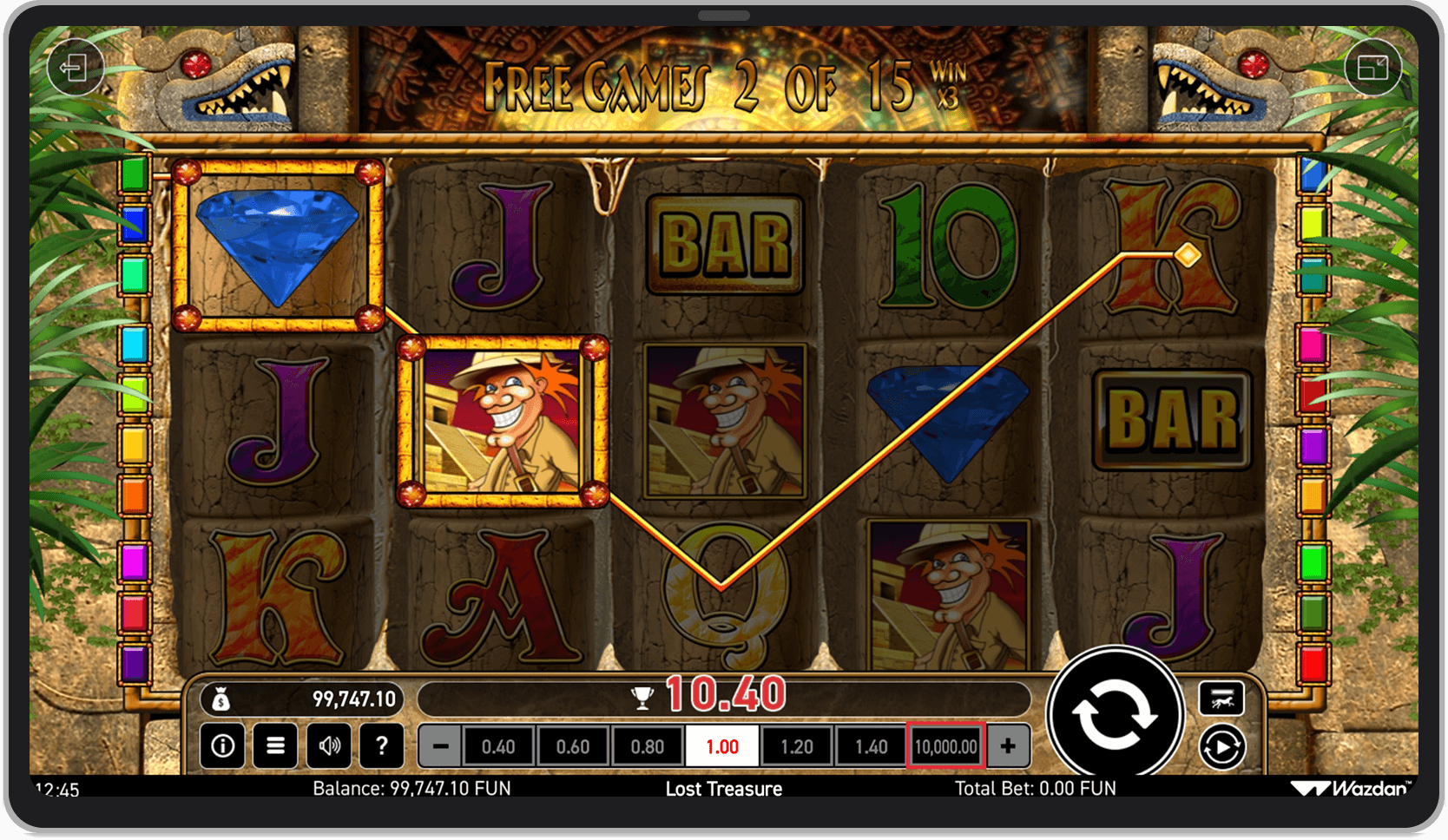The width and height of the screenshot is (1448, 840).
Task: Choose the 0.40 bet value
Action: [x=497, y=745]
